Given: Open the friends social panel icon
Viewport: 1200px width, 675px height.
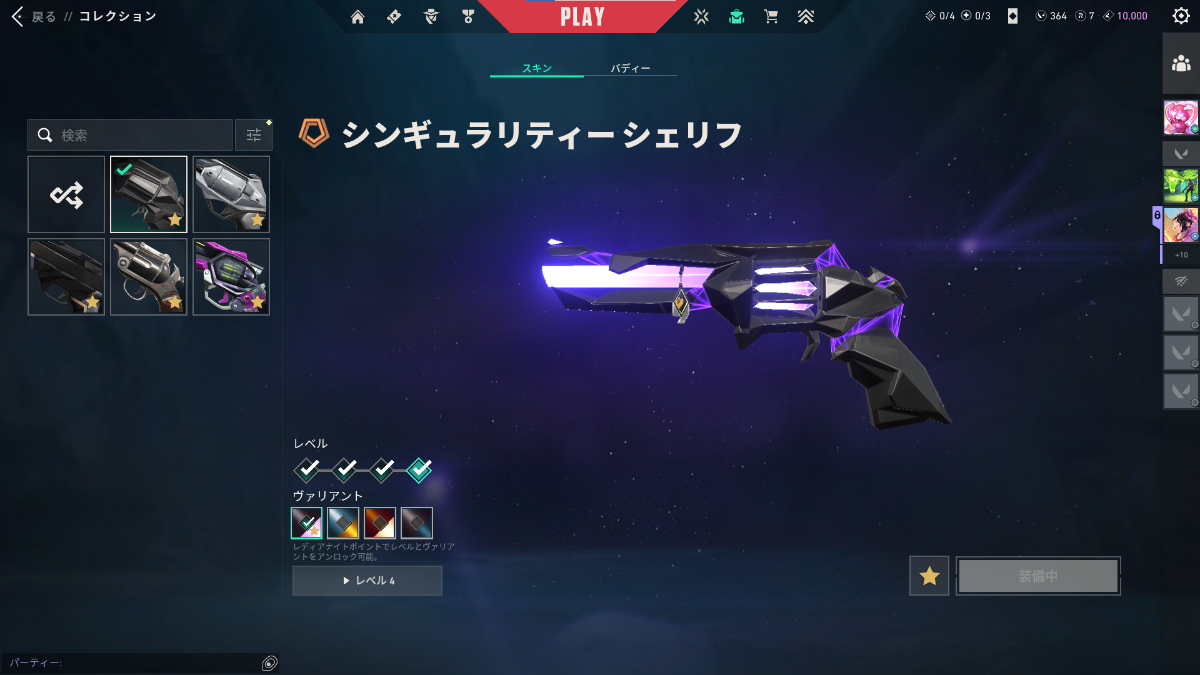Looking at the screenshot, I should [1181, 64].
